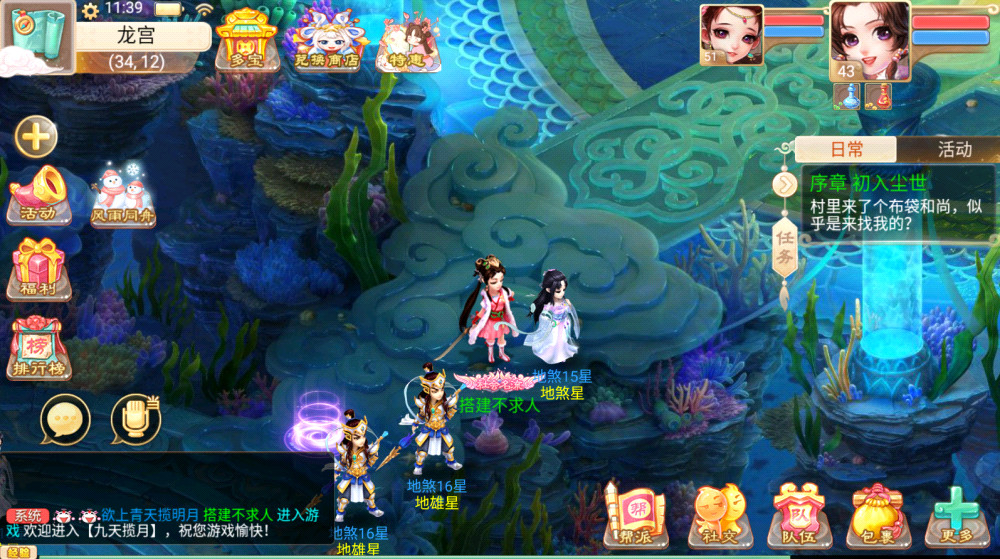Viewport: 1000px width, 559px height.
Task: Open the 昆玩商店 store
Action: [x=329, y=40]
